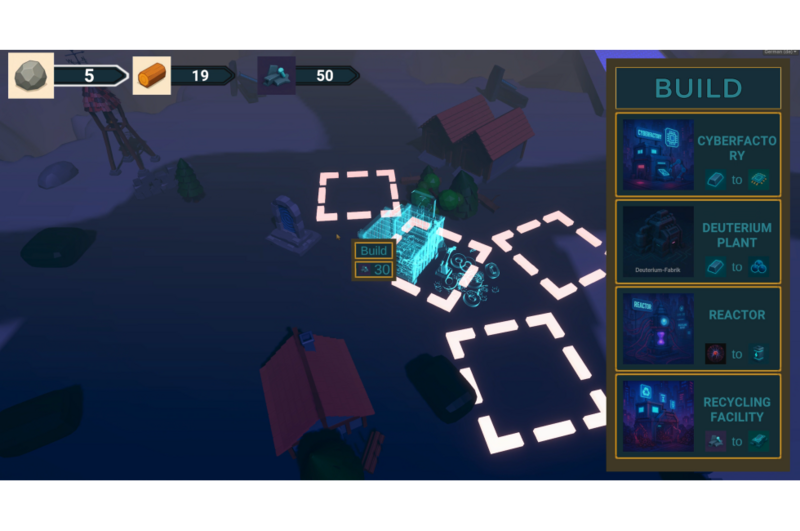Screen dimensions: 800x531
Task: Click the stone resource icon
Action: click(x=31, y=75)
